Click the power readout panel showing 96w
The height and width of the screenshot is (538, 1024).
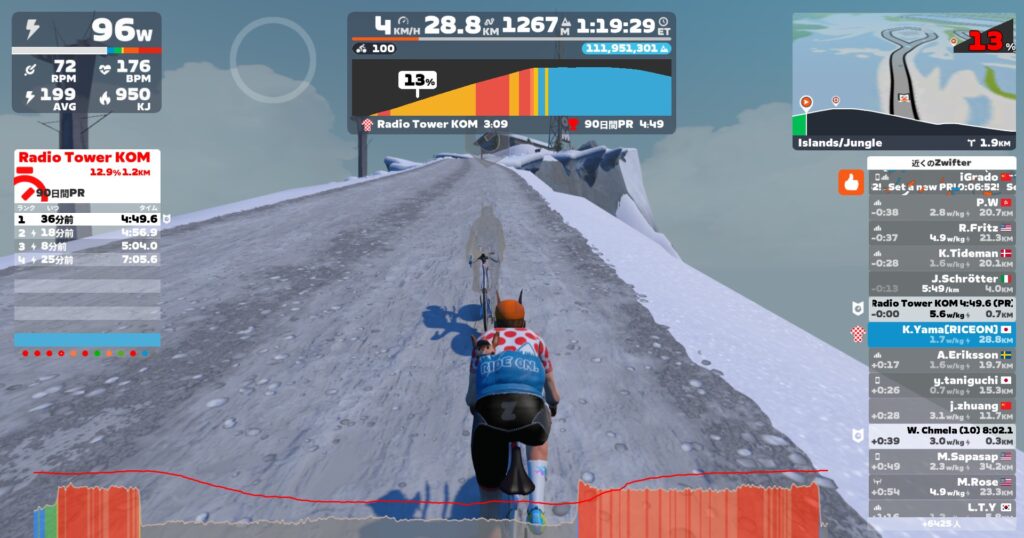pos(86,32)
